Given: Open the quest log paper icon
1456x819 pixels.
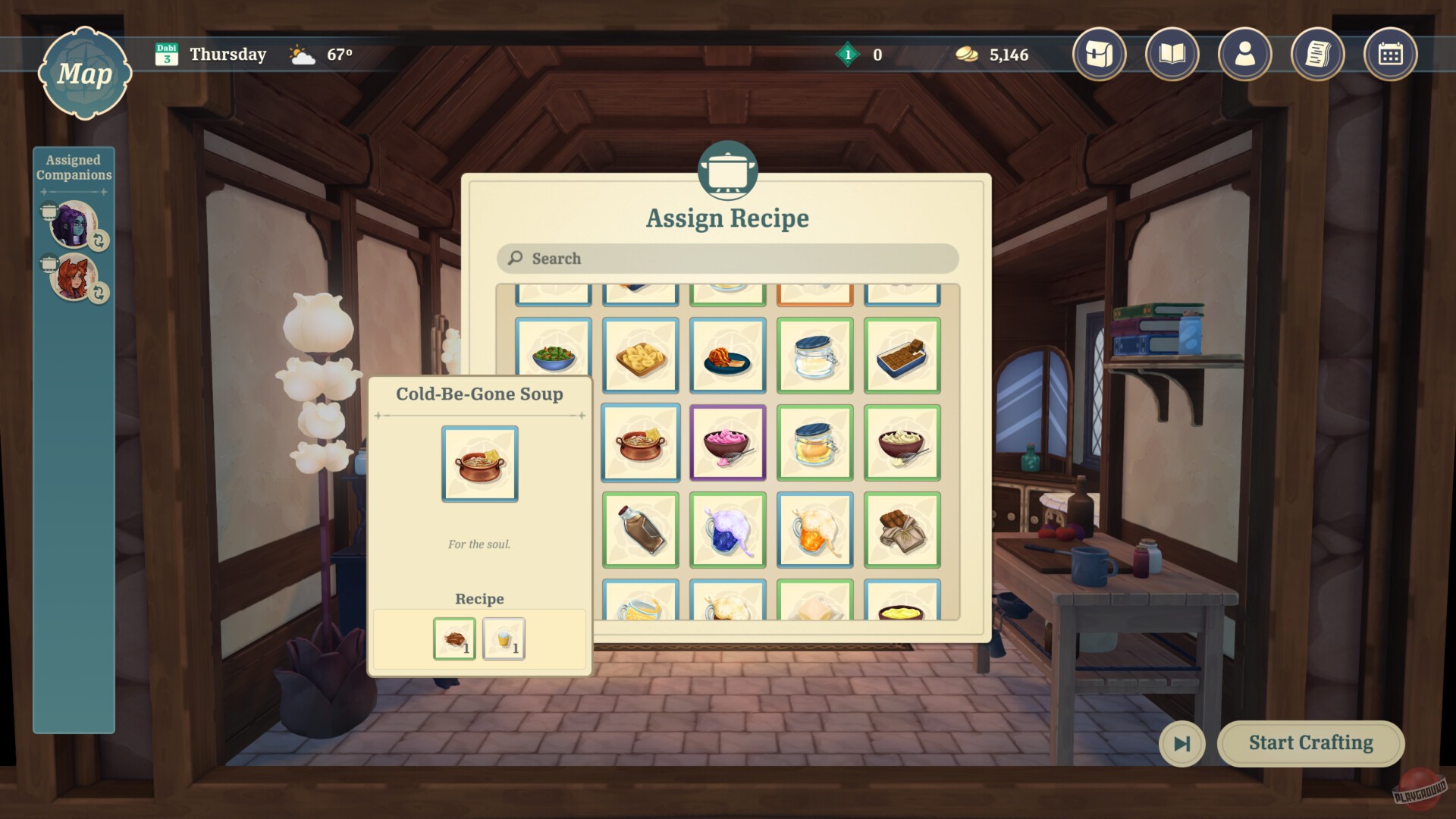Looking at the screenshot, I should tap(1317, 54).
